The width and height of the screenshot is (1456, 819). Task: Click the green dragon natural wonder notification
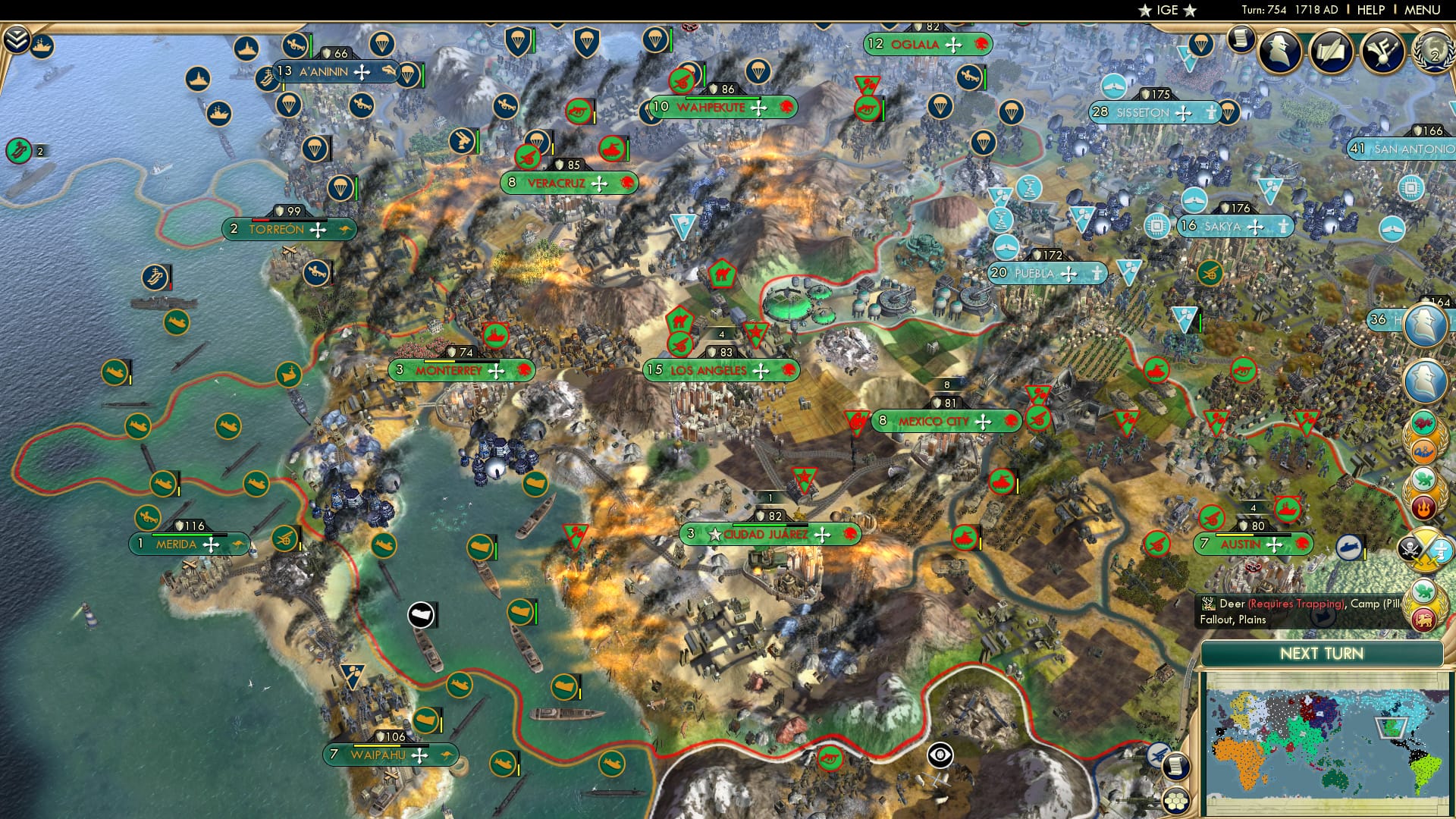click(x=1424, y=480)
